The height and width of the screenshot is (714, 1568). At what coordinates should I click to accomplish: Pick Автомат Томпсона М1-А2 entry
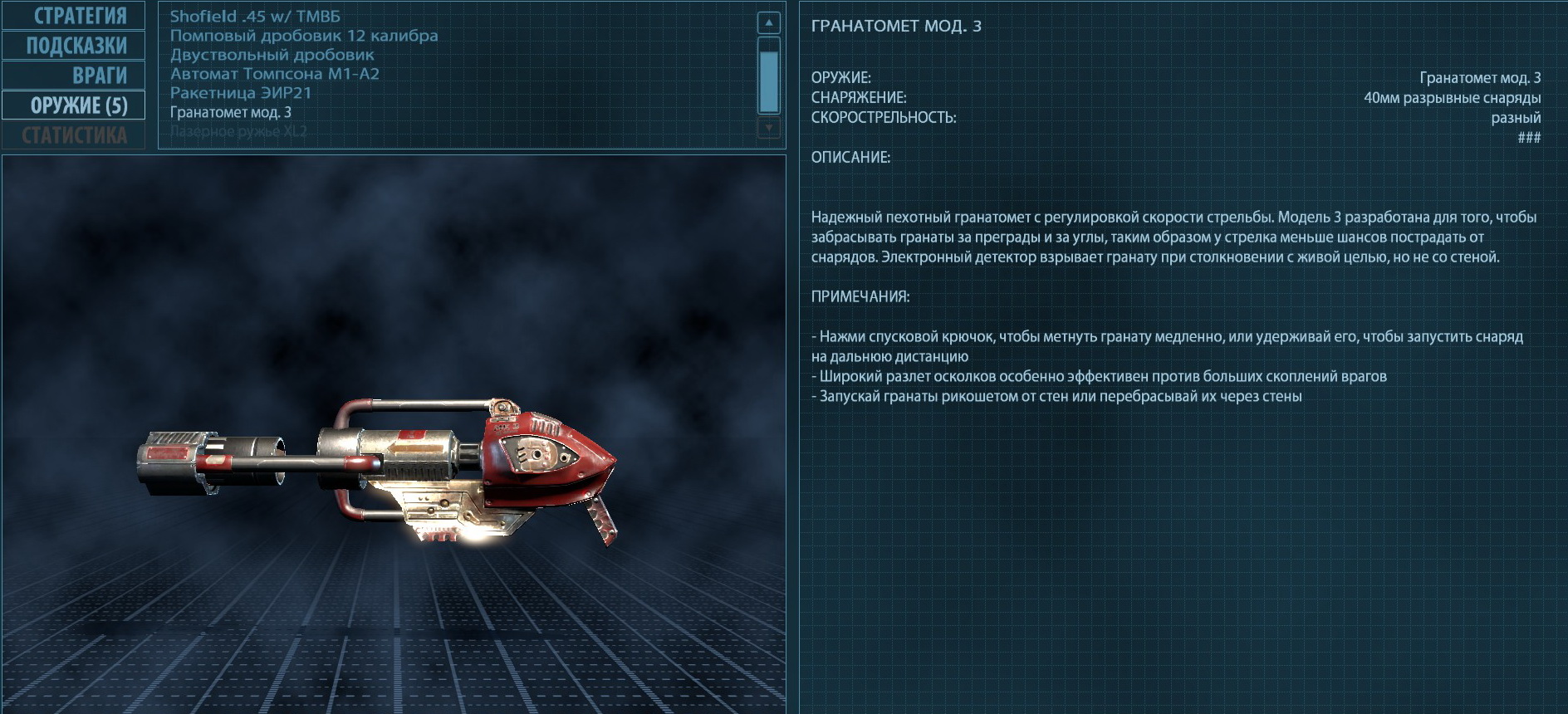point(275,74)
